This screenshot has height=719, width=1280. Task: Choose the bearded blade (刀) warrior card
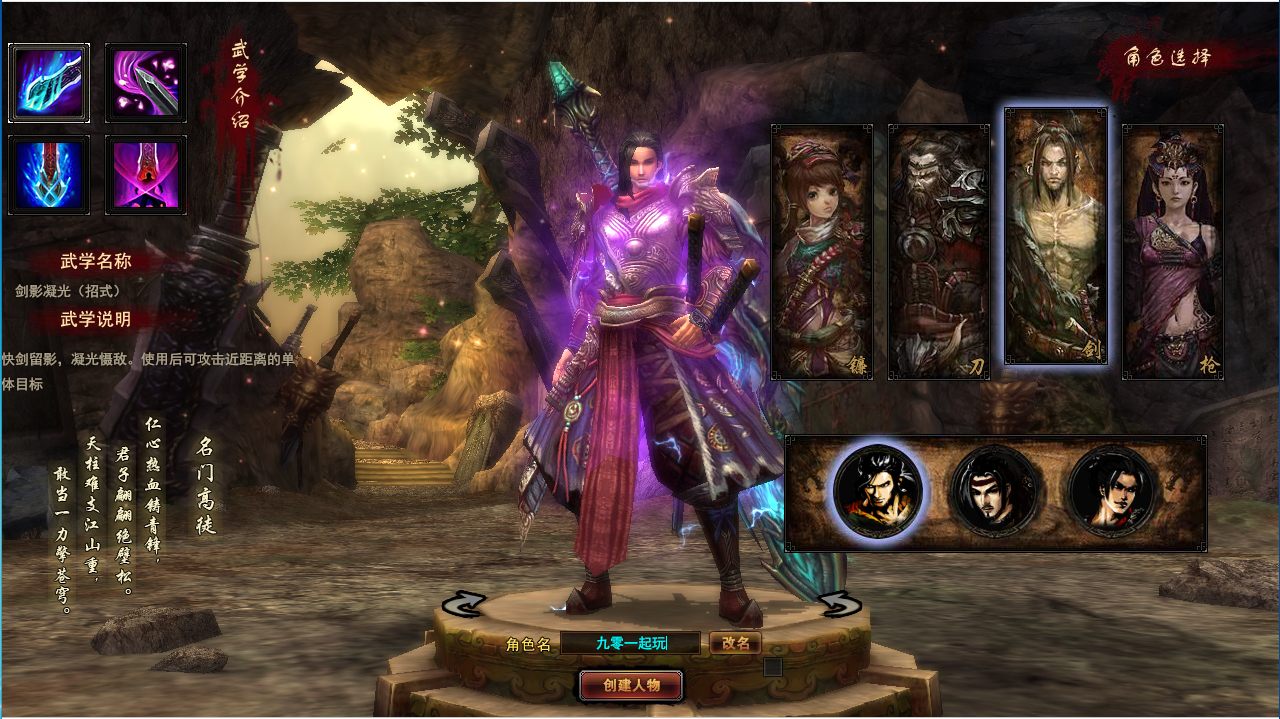tap(939, 251)
